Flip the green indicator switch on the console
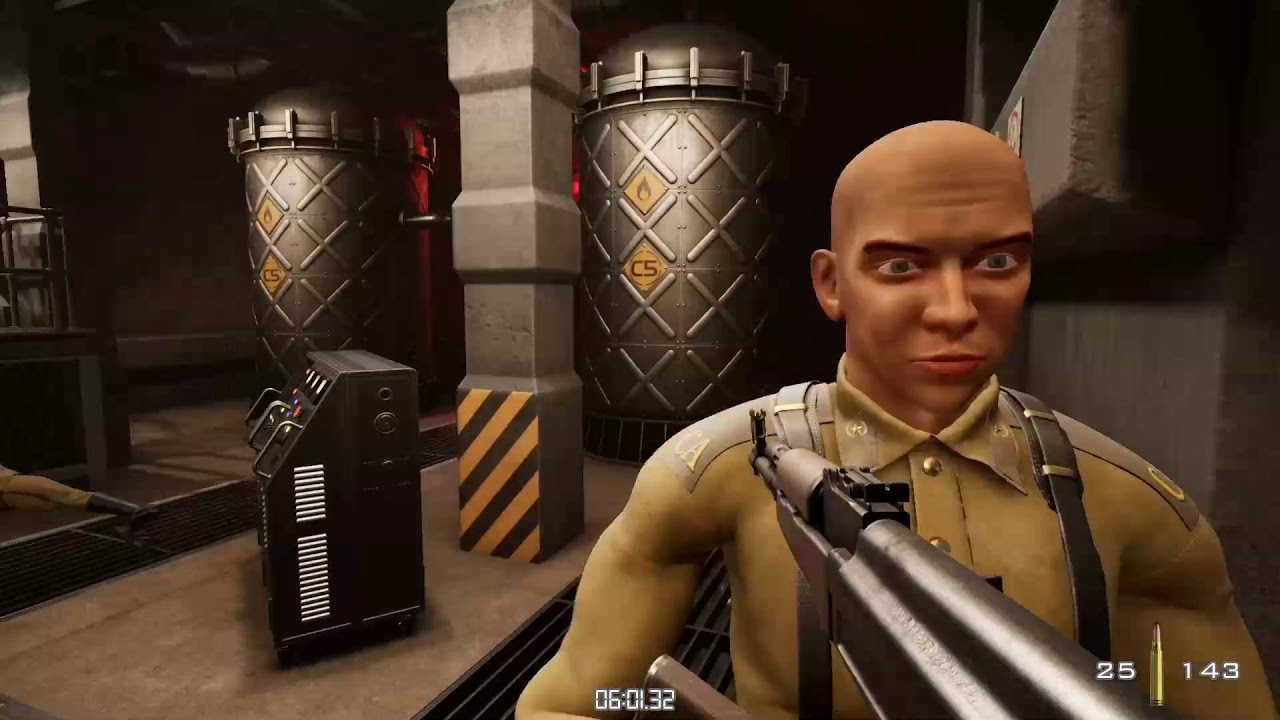1280x720 pixels. click(289, 431)
